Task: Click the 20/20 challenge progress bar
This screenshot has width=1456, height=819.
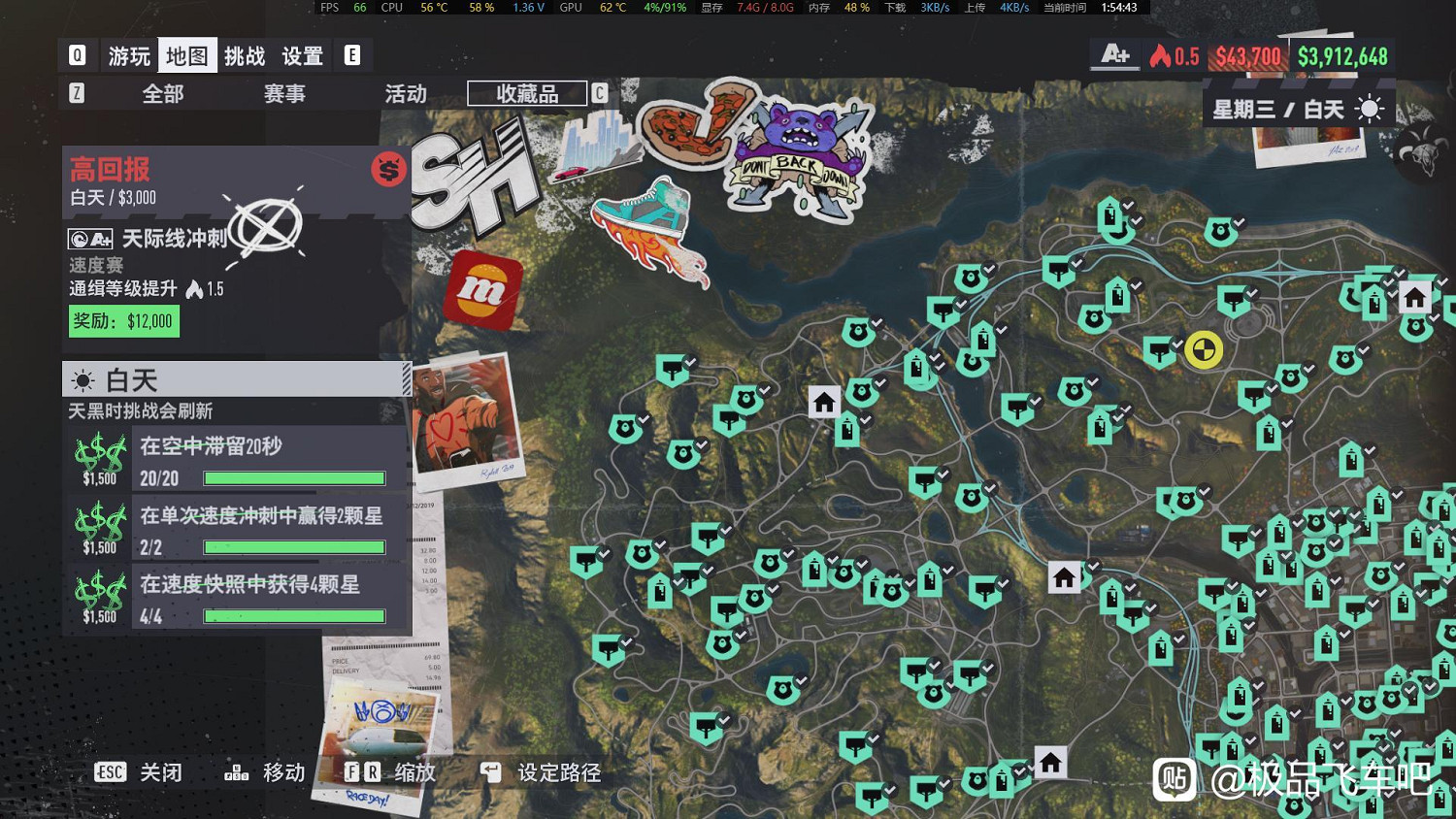Action: point(293,476)
